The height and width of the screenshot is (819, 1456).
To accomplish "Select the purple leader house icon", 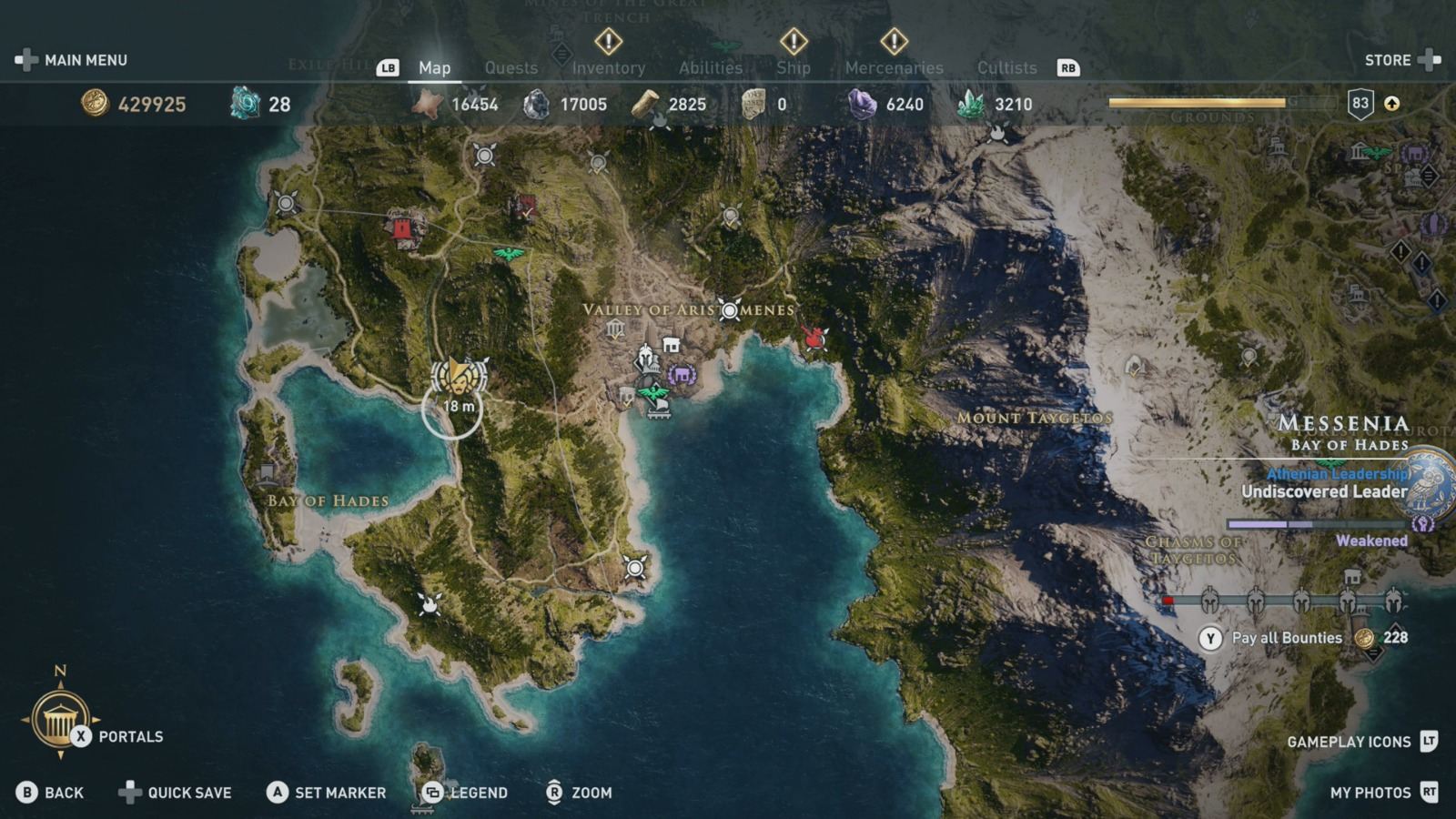I will (x=683, y=373).
